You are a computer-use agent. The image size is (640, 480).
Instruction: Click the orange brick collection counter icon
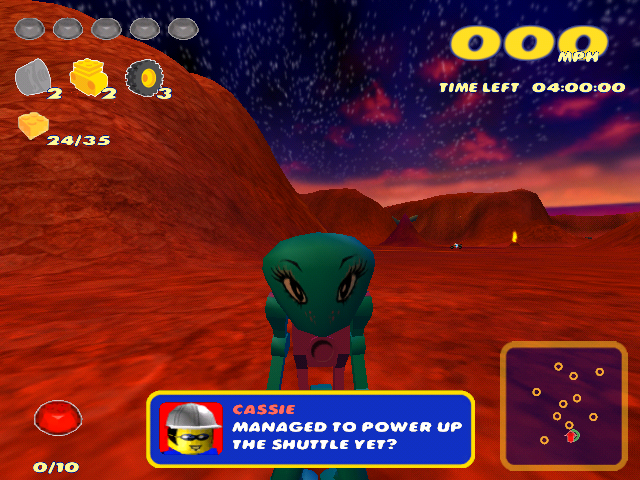32,126
